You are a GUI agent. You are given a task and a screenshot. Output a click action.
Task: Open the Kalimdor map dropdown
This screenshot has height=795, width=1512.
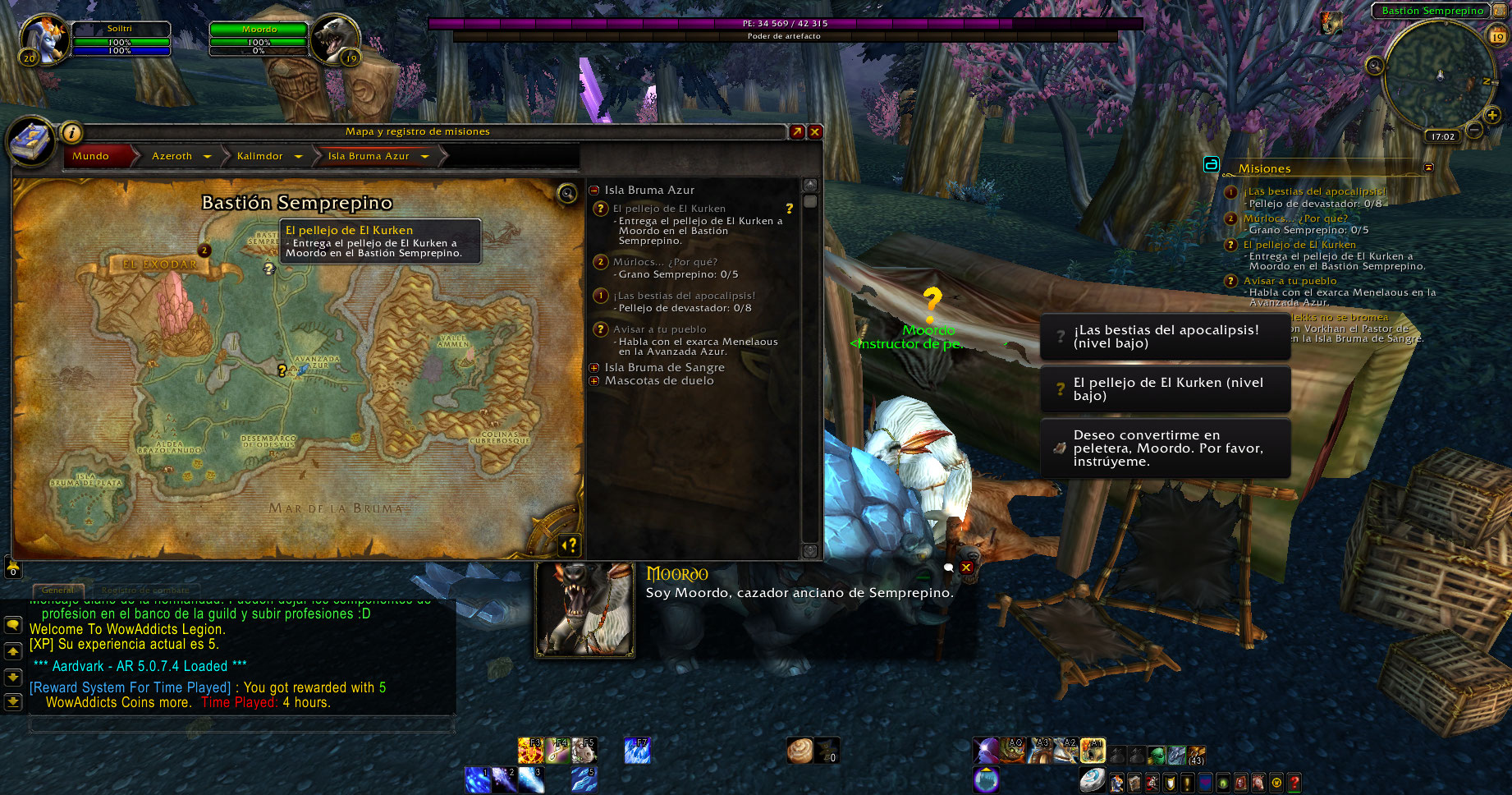[298, 156]
